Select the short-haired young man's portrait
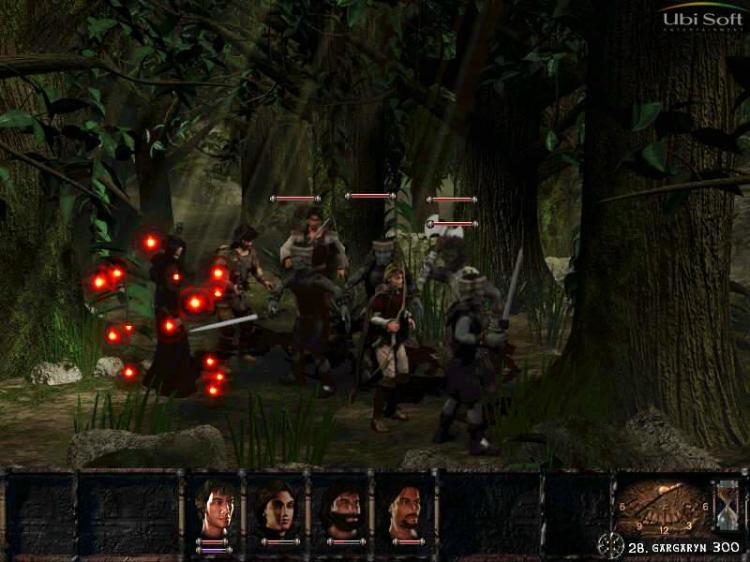This screenshot has height=562, width=750. click(214, 508)
